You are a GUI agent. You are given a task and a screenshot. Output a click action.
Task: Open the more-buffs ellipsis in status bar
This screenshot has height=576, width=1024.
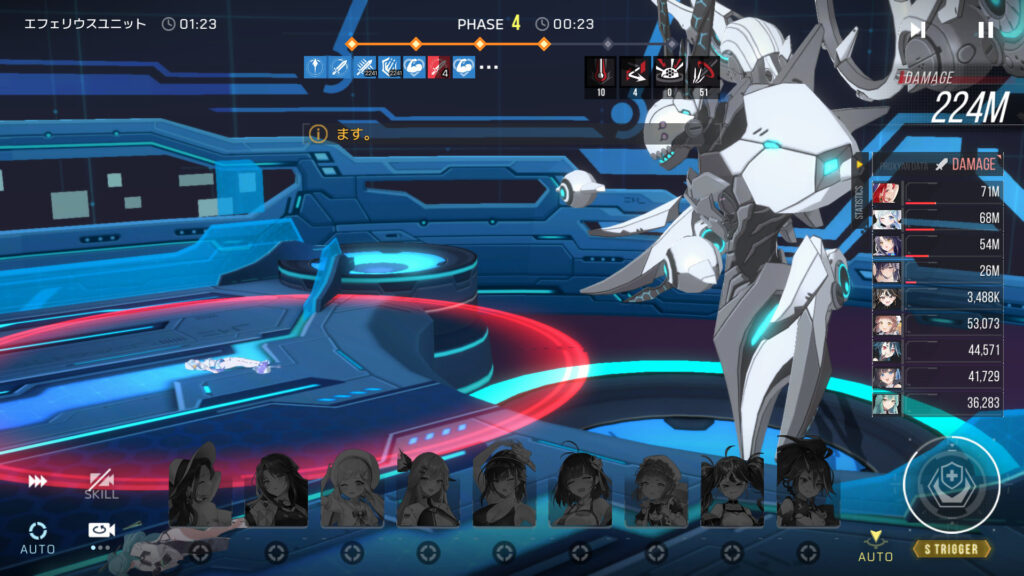click(x=489, y=67)
